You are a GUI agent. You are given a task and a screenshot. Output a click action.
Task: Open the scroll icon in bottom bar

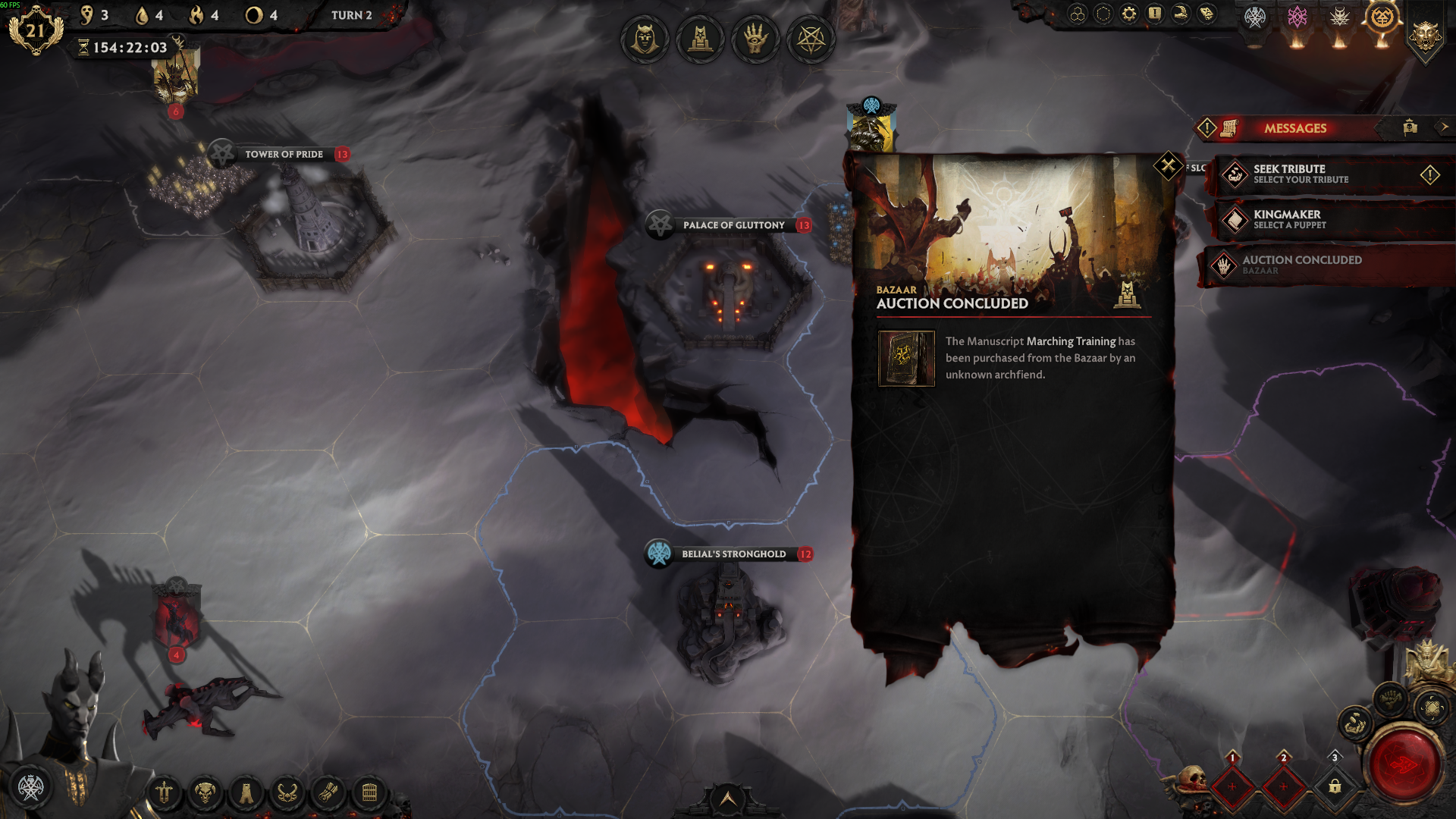click(328, 794)
